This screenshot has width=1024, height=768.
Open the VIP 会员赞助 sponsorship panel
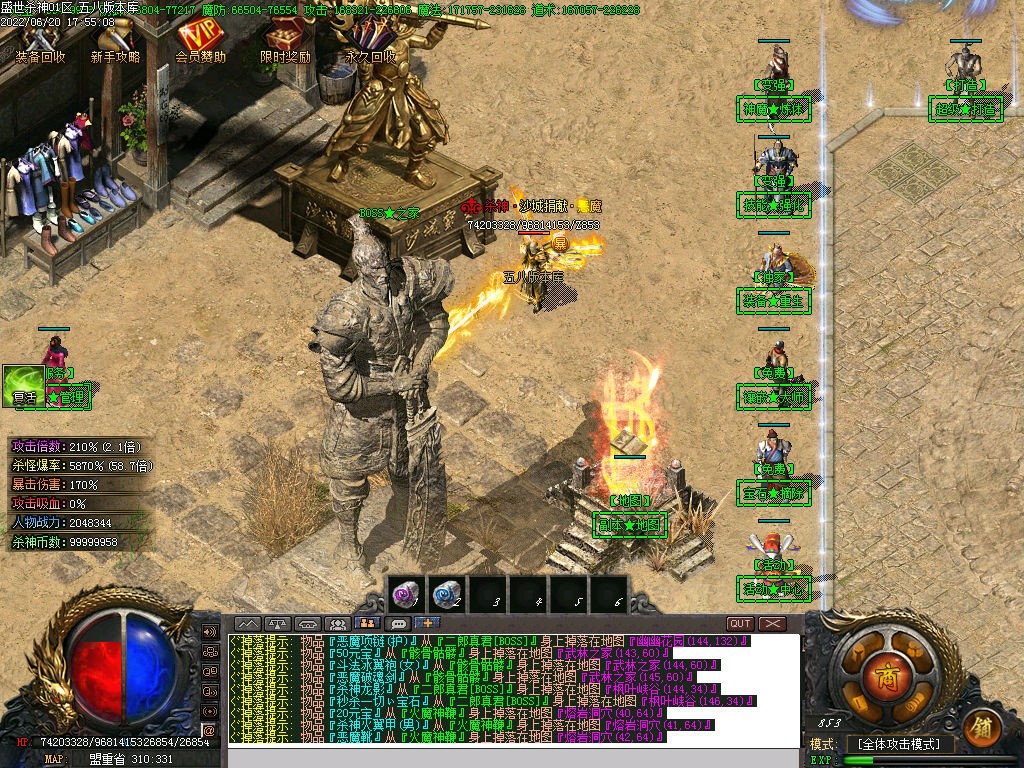(x=200, y=42)
